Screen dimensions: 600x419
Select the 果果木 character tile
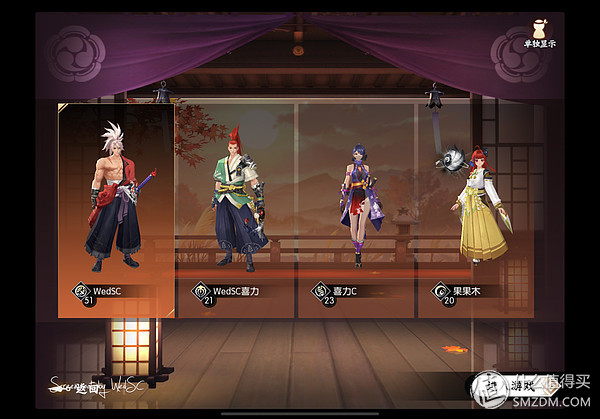[477, 210]
